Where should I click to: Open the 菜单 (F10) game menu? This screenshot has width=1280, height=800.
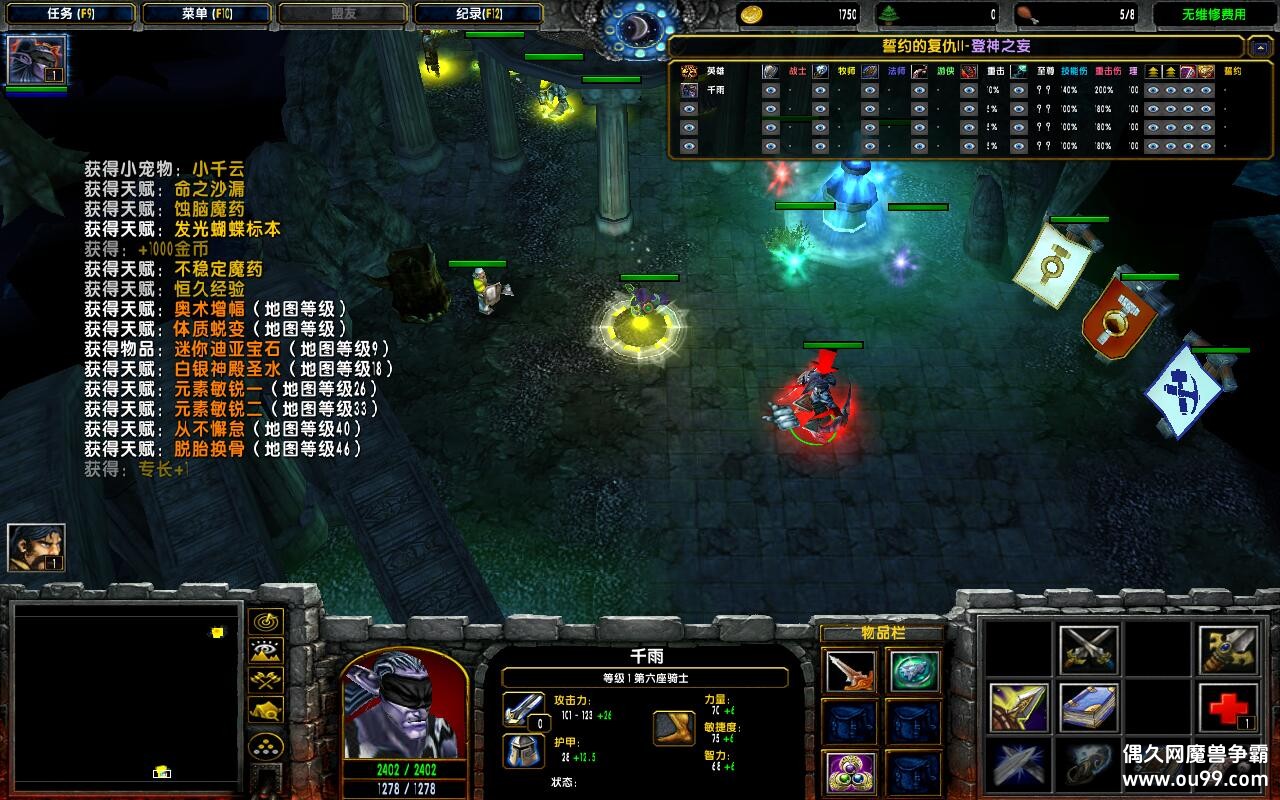(206, 14)
